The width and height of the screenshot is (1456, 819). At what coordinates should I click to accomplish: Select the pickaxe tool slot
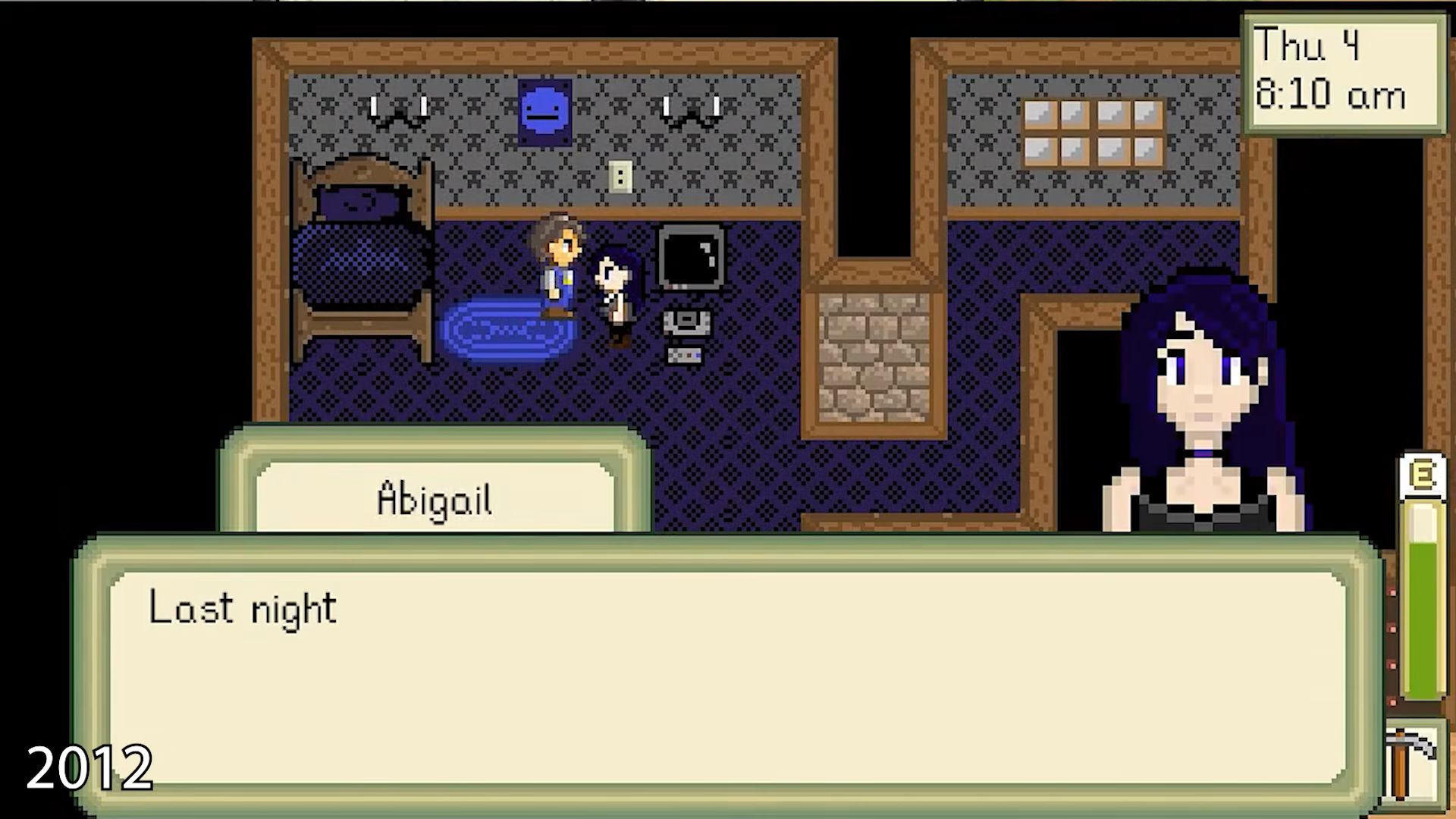[x=1413, y=767]
